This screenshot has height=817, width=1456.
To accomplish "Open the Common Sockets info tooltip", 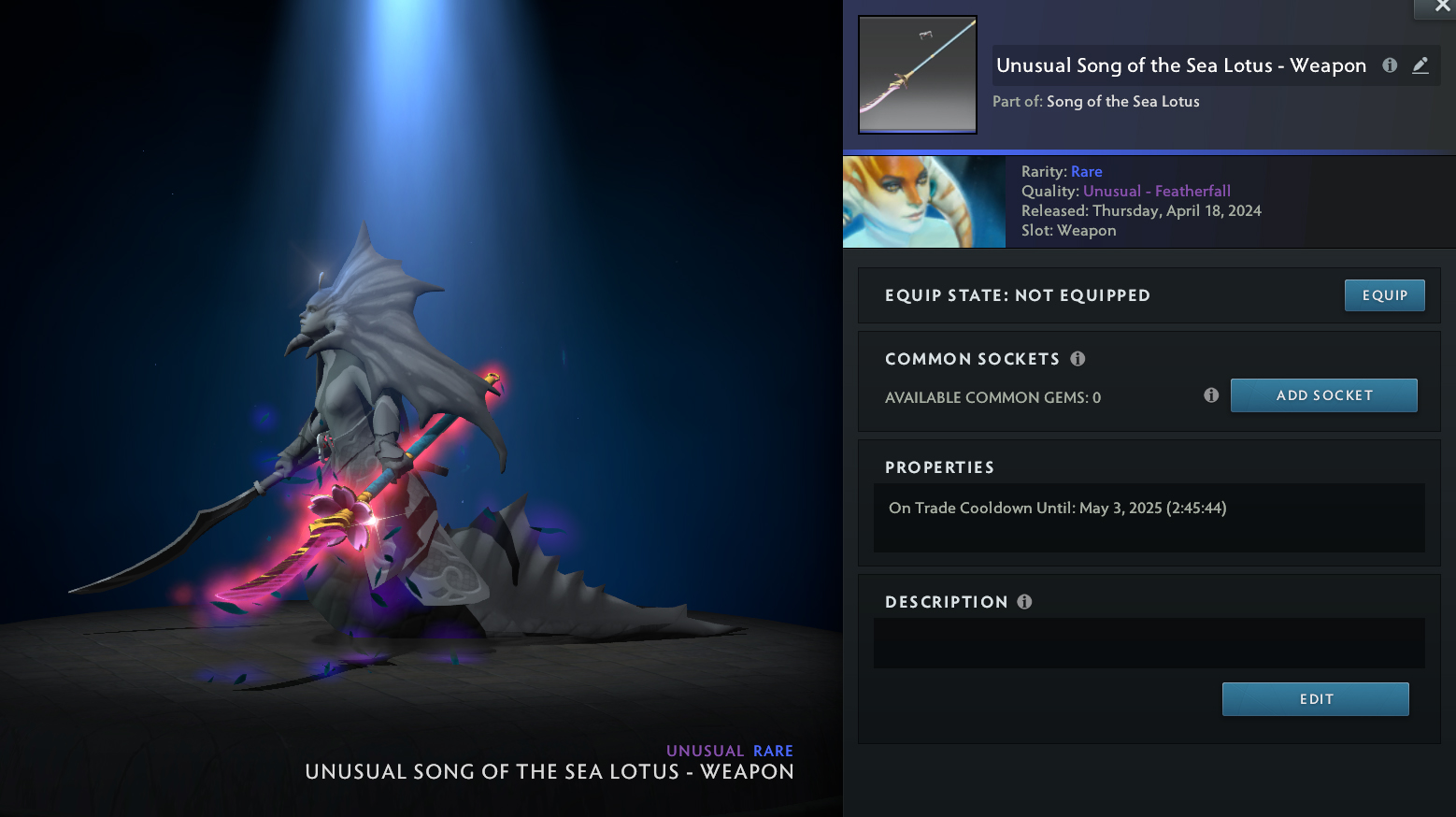I will coord(1078,359).
